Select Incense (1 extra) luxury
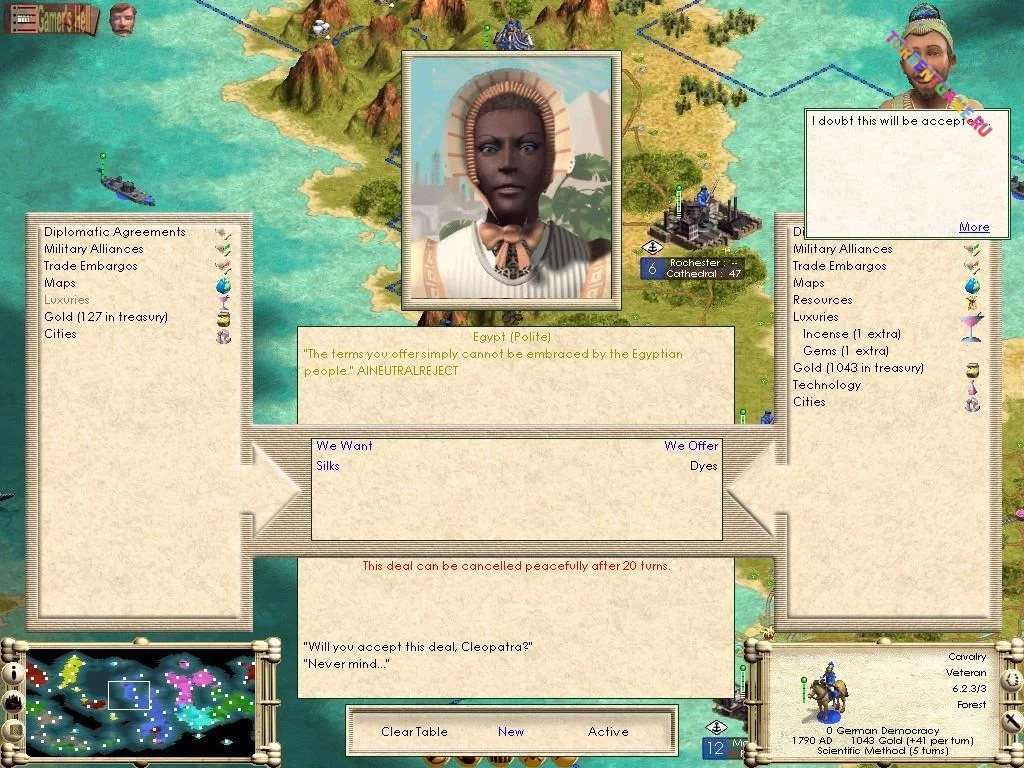 click(851, 334)
